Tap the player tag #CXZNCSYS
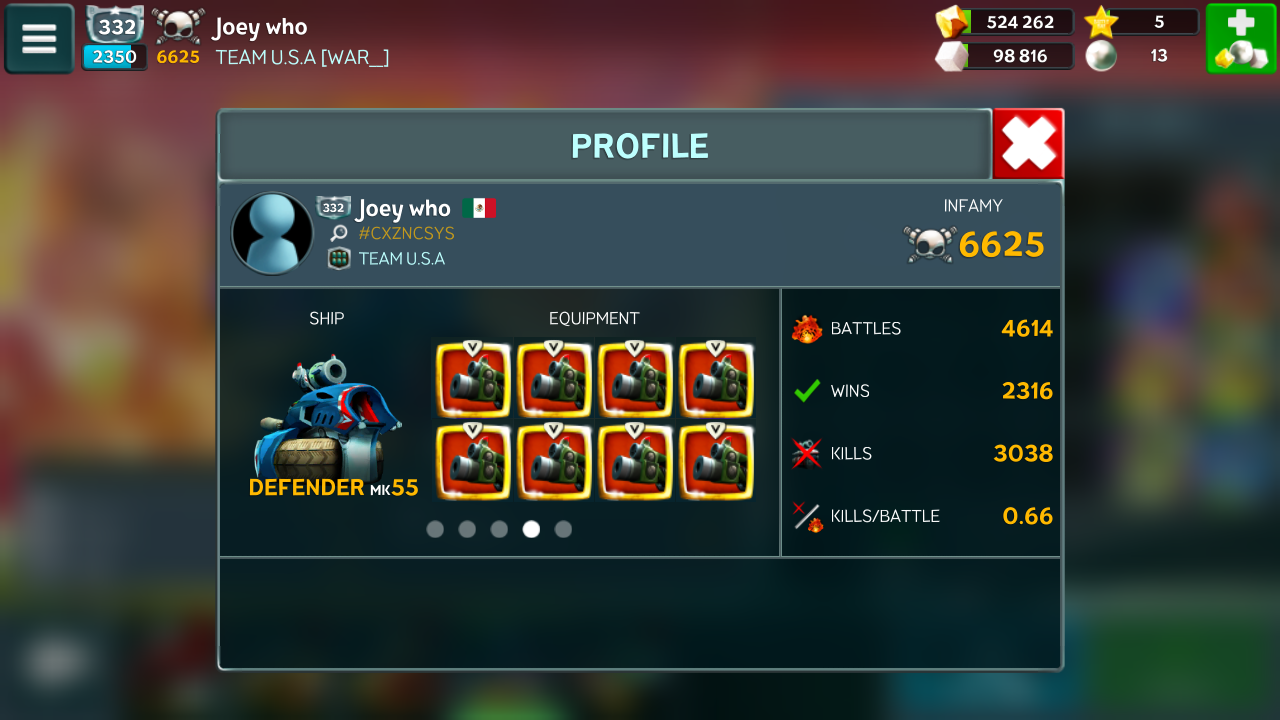Screen dimensions: 1280x720 click(406, 233)
